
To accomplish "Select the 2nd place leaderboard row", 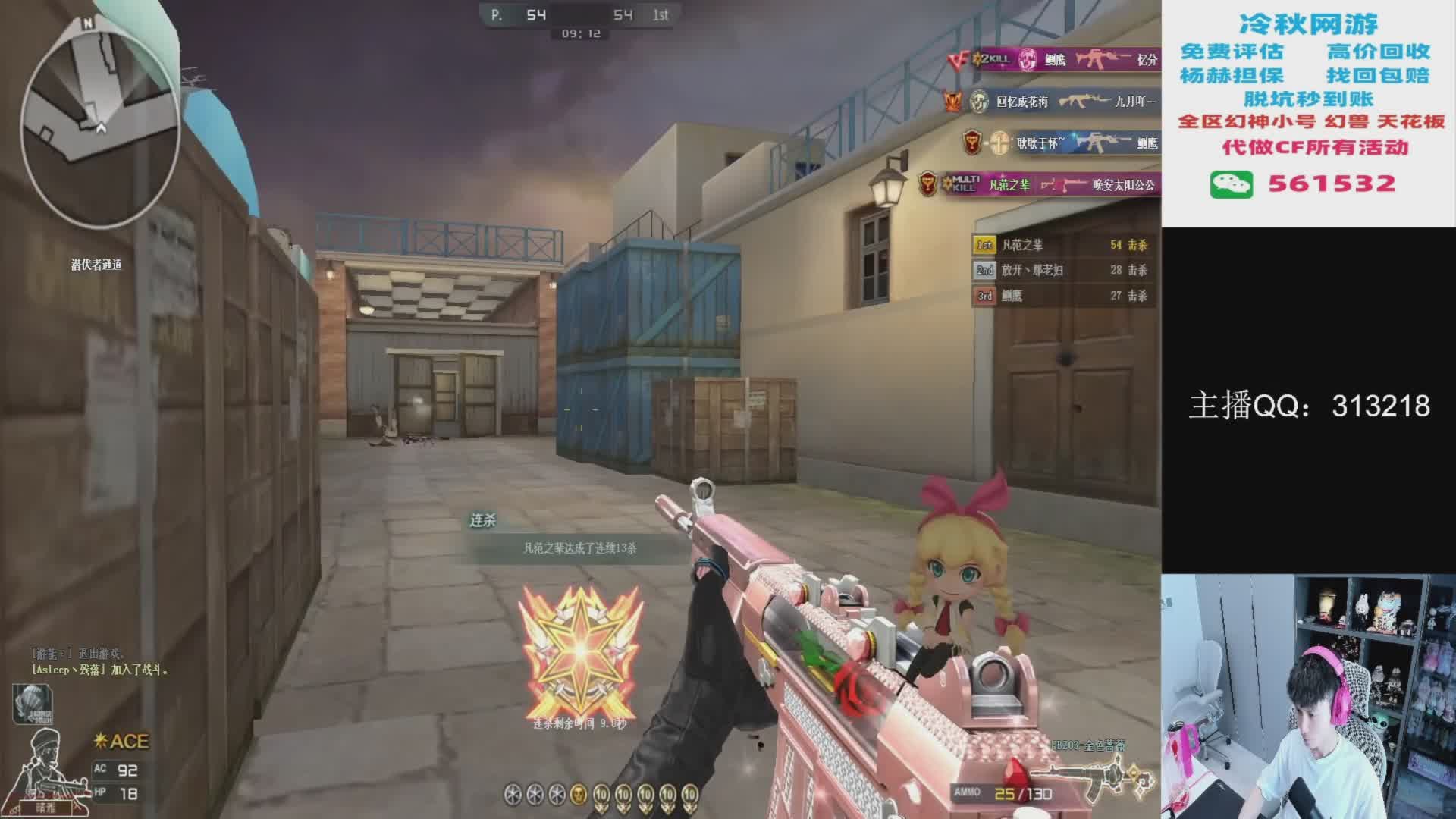I will pyautogui.click(x=1061, y=270).
